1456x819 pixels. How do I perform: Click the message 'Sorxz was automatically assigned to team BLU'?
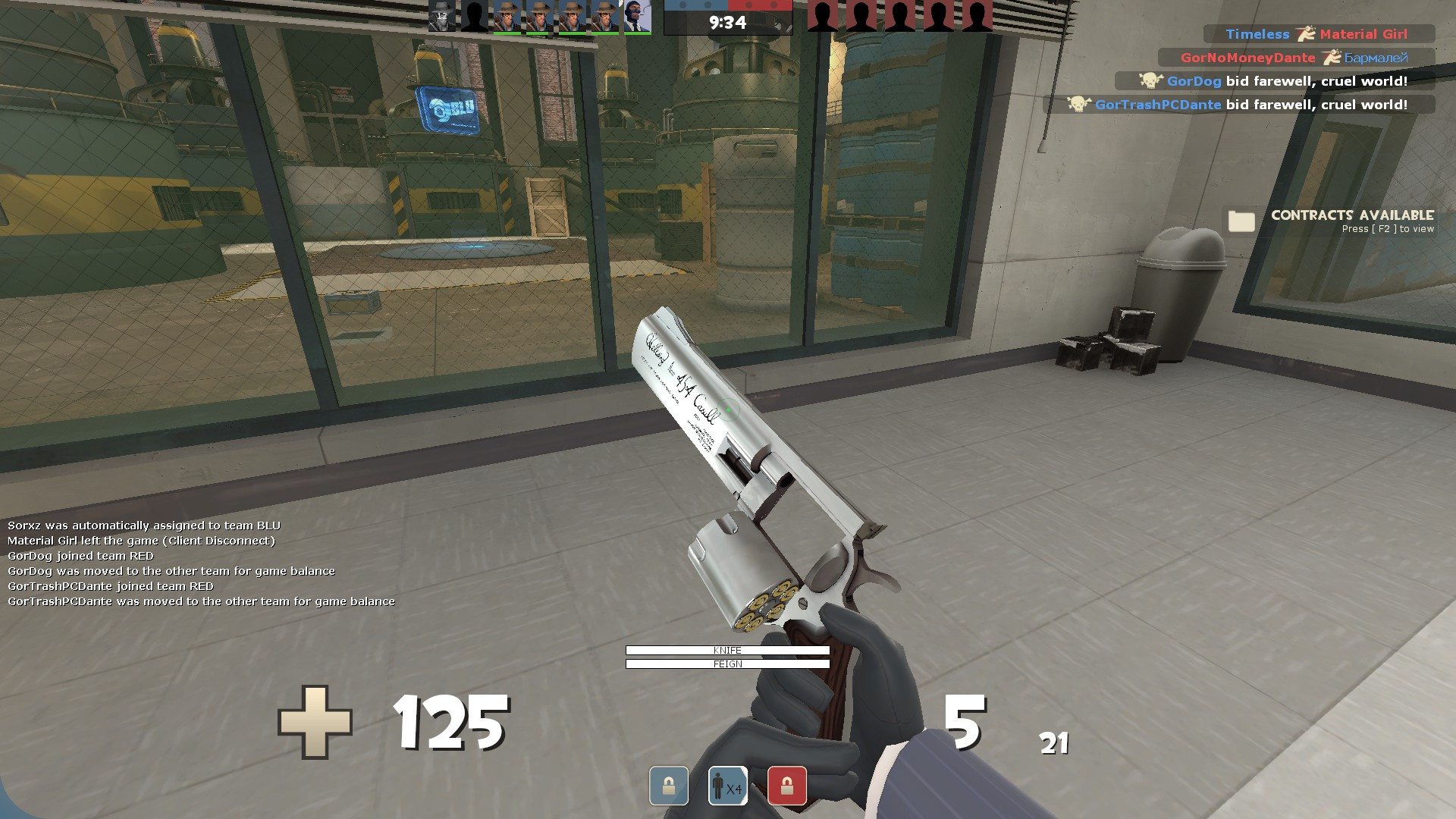click(144, 523)
